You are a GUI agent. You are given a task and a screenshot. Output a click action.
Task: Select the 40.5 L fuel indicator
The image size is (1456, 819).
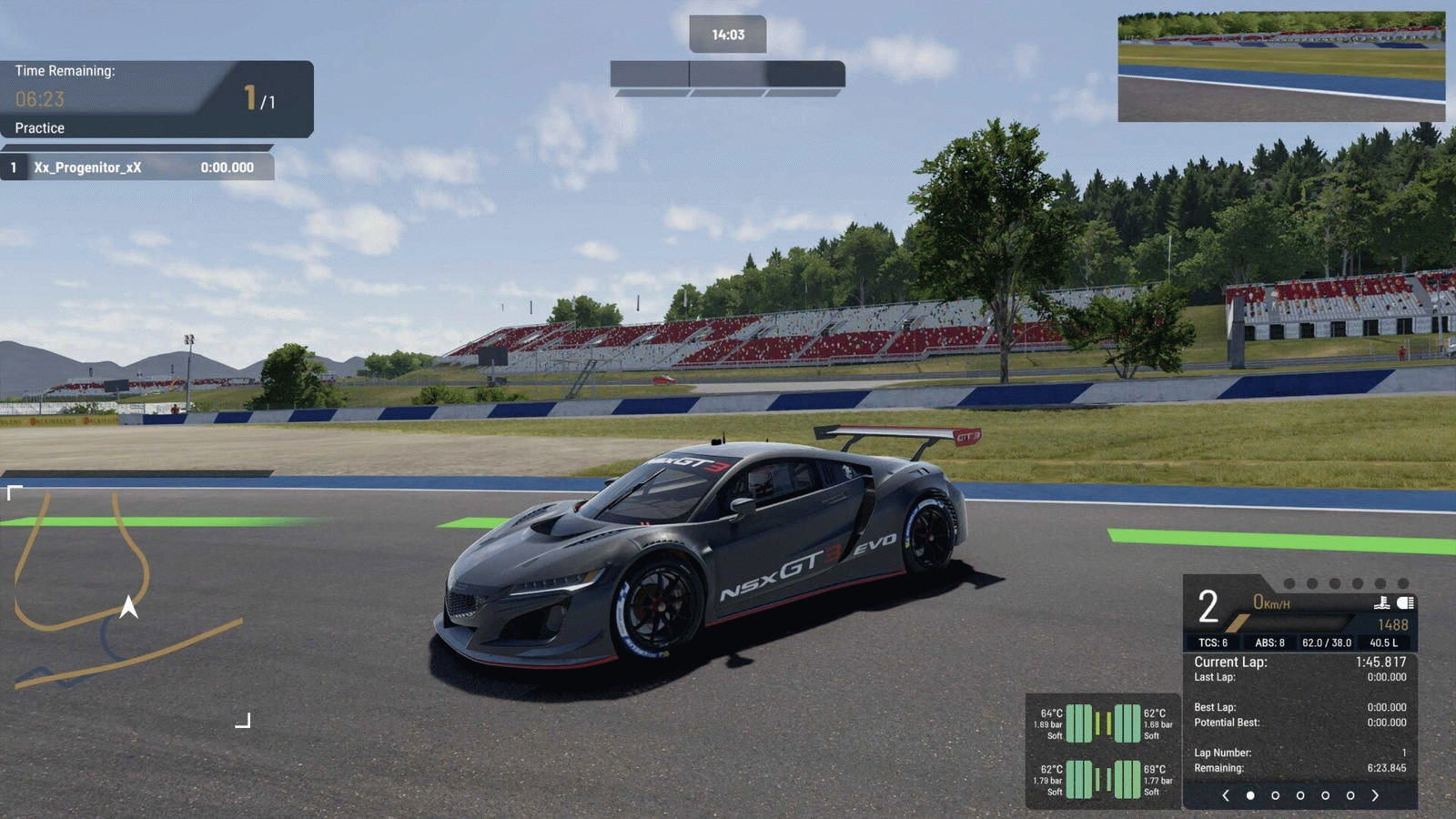click(1385, 642)
